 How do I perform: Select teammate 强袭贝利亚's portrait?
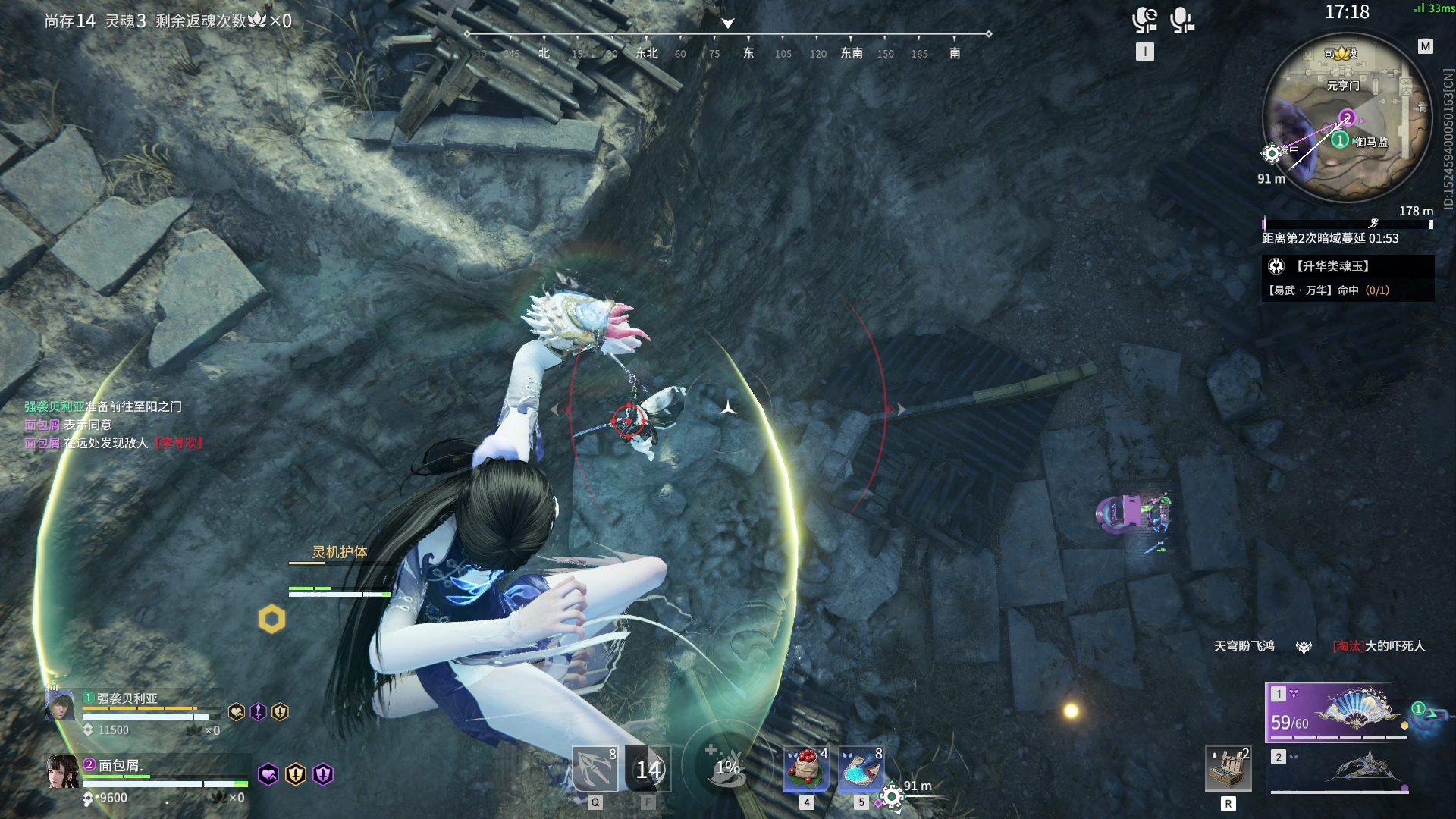click(x=61, y=705)
